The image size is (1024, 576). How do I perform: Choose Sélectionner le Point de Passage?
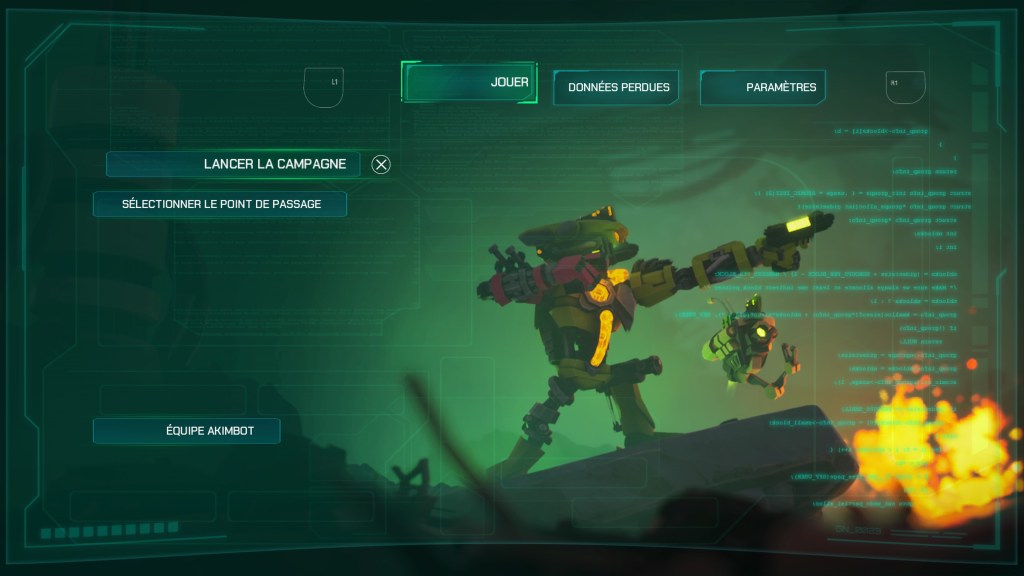pos(220,204)
